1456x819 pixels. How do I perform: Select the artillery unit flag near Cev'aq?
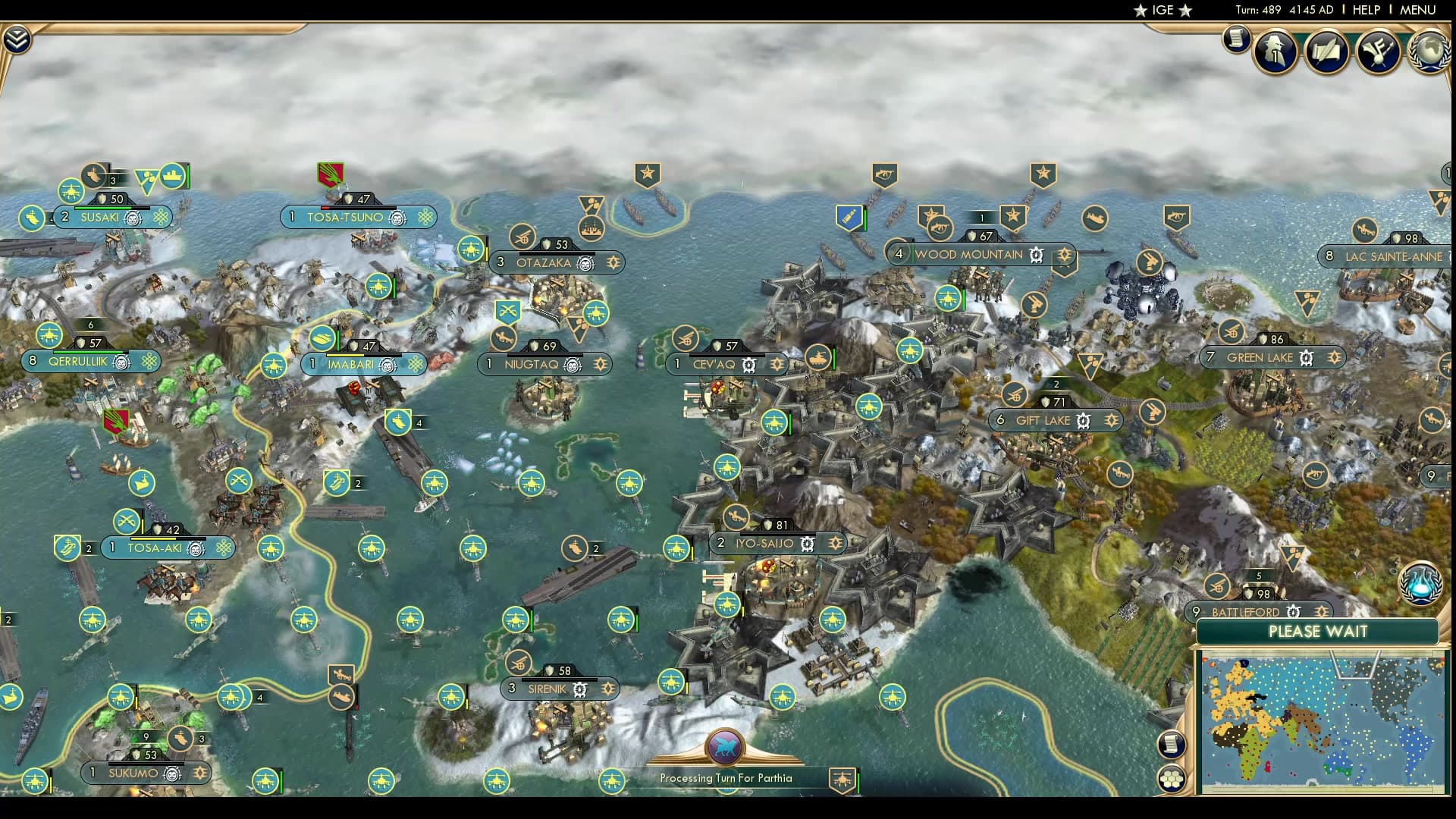686,338
